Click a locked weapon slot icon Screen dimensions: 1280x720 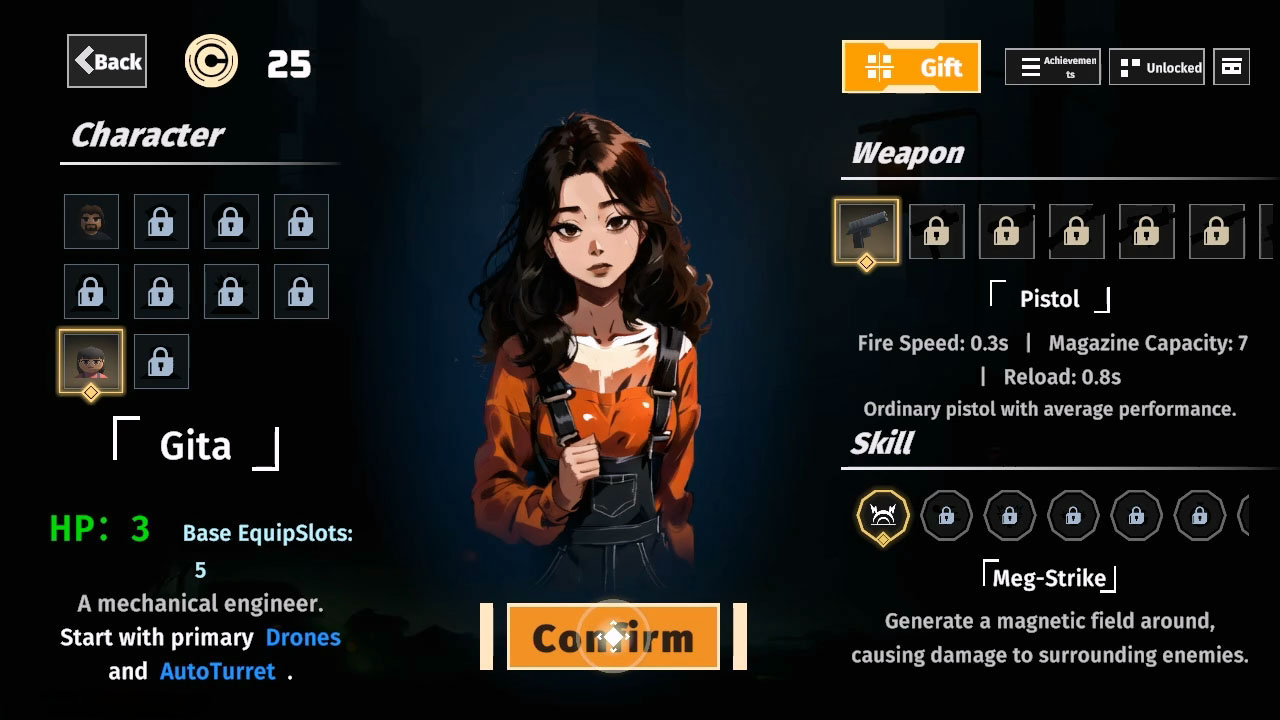click(936, 230)
